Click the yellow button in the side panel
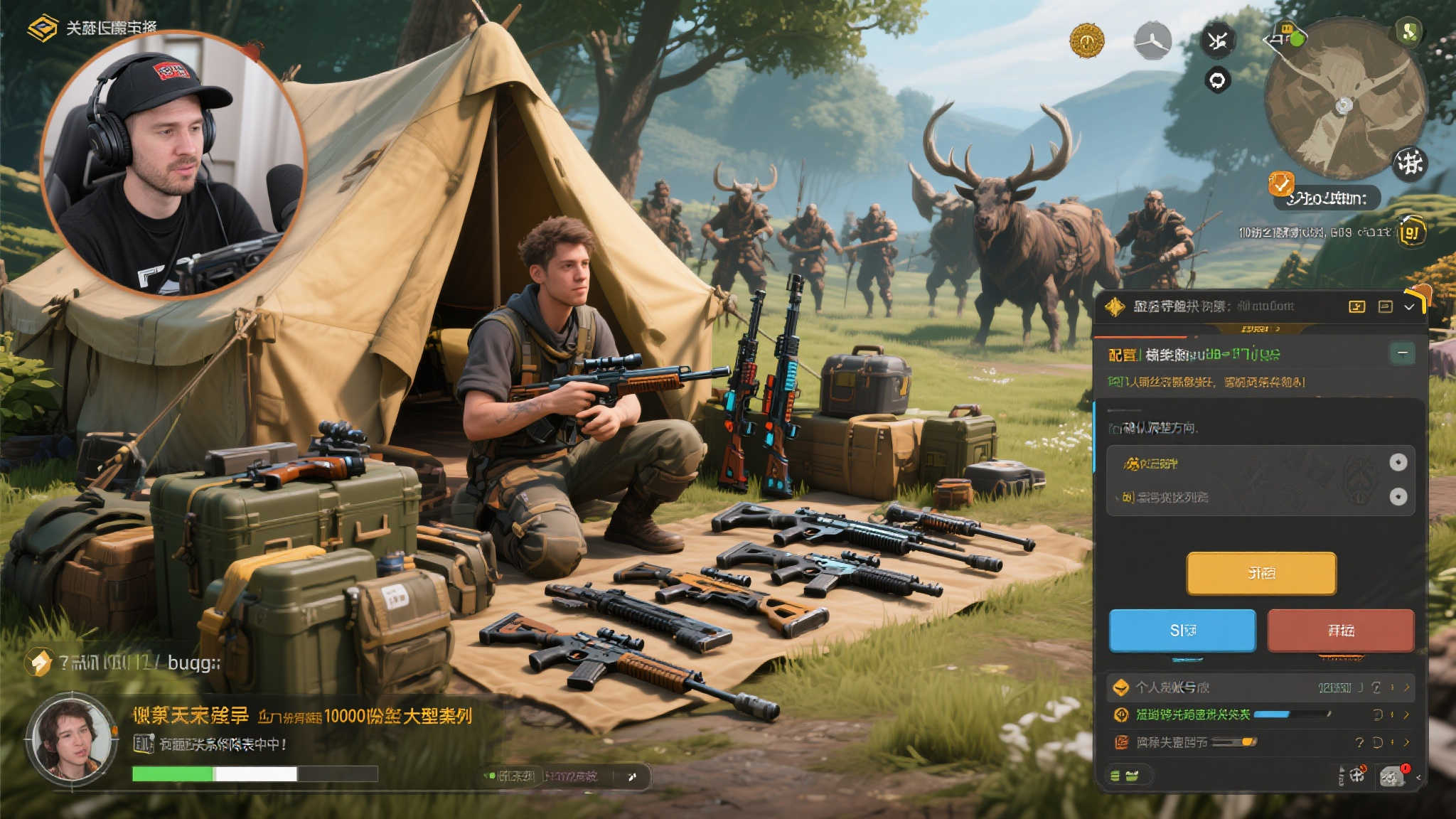 [1260, 573]
